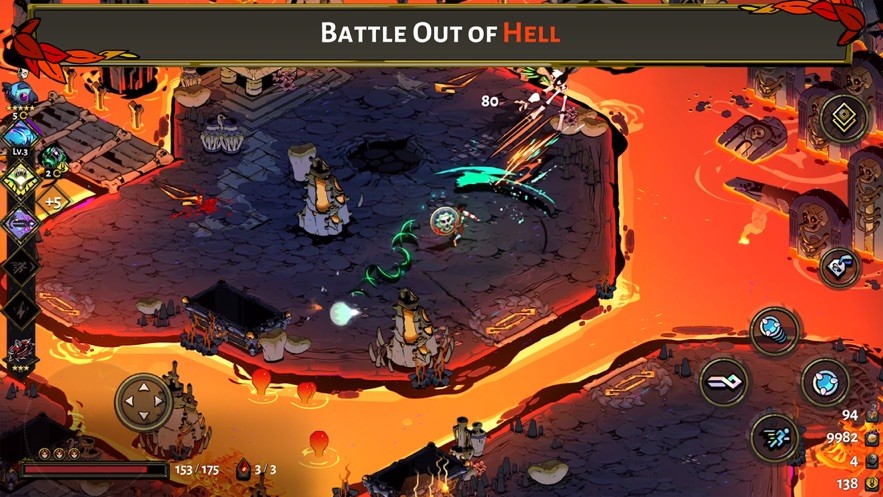
Task: Activate the gift/call button below the diamond
Action: click(x=840, y=267)
